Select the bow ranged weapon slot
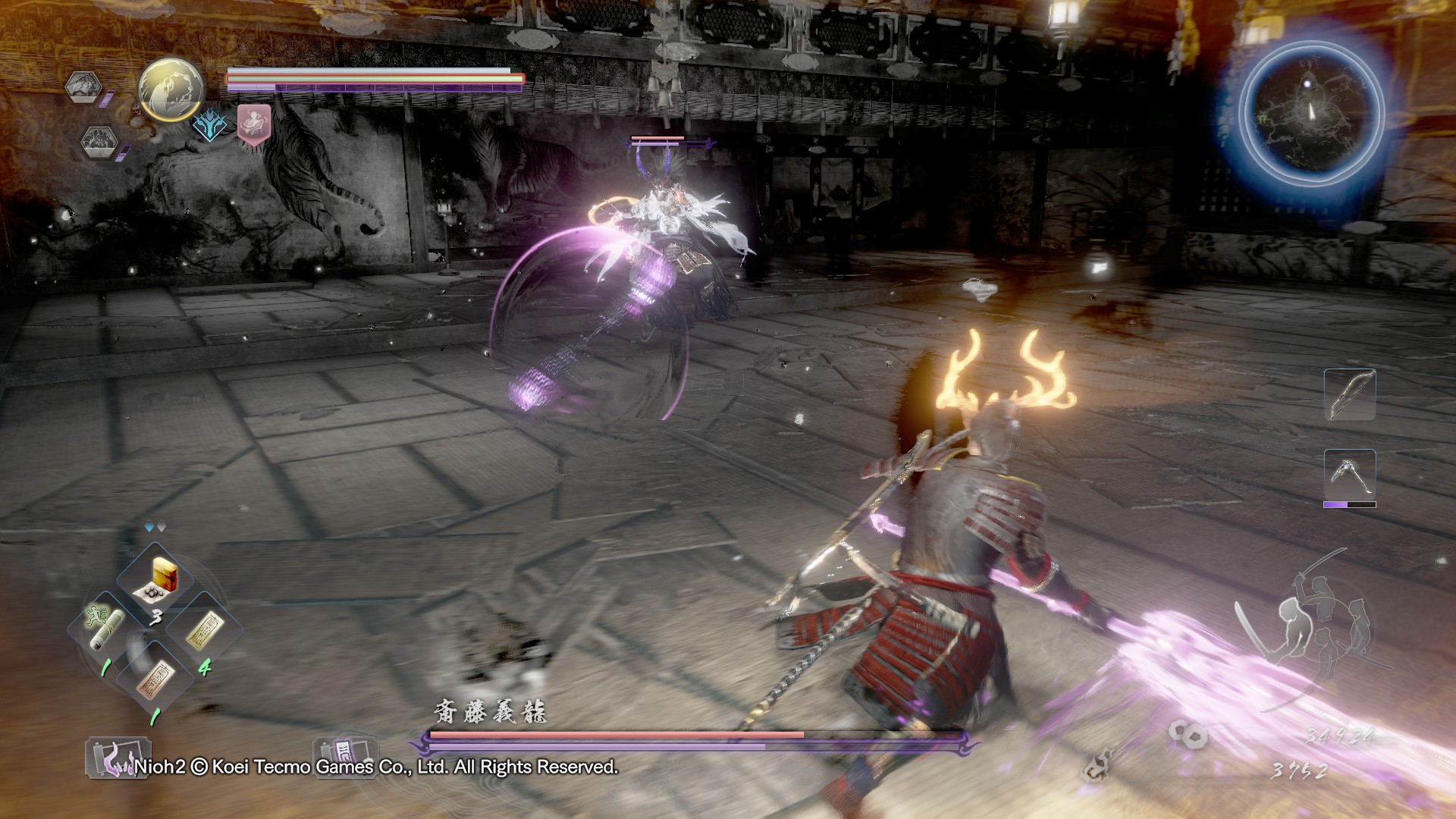Viewport: 1456px width, 819px height. point(1350,394)
